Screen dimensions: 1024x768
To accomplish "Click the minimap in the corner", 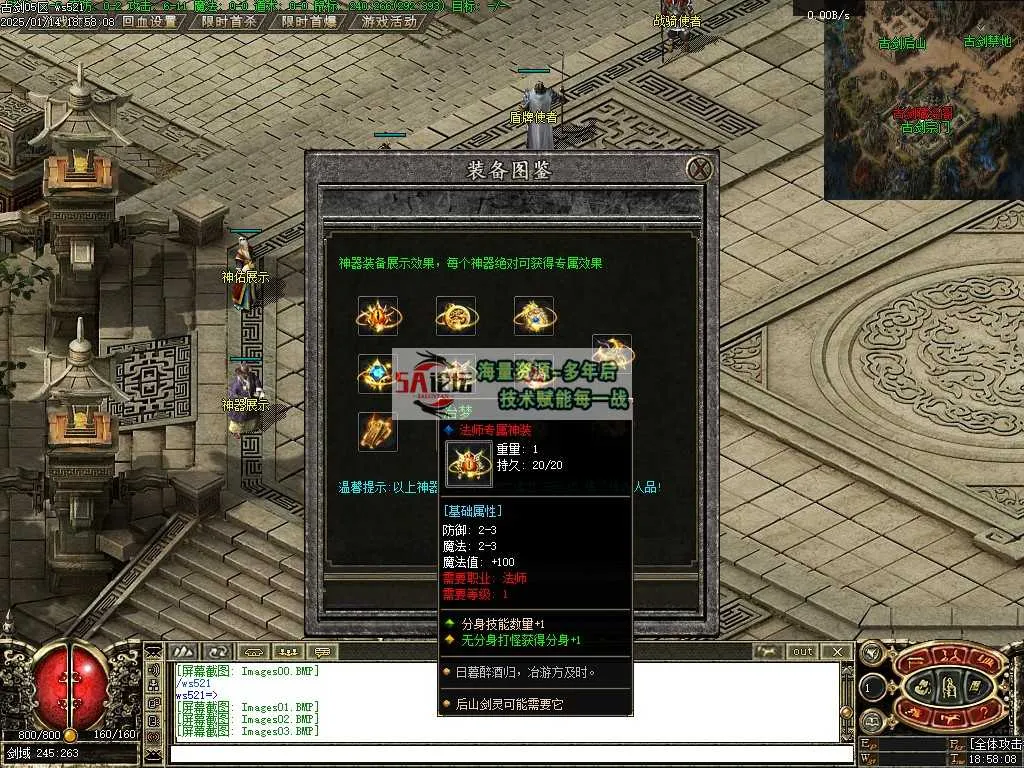I will pos(923,99).
